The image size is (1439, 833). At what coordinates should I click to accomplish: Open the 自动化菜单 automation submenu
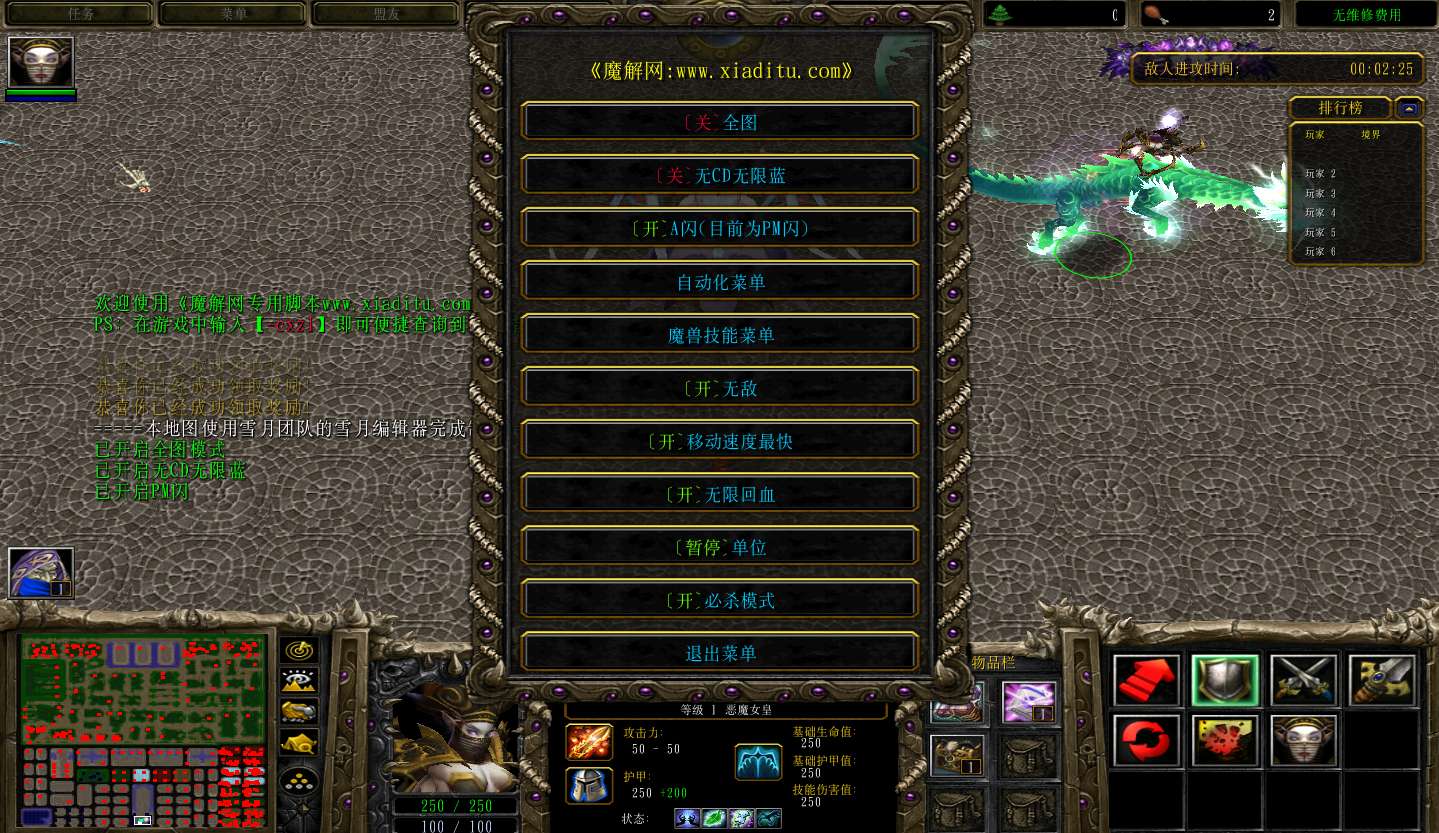click(x=719, y=281)
